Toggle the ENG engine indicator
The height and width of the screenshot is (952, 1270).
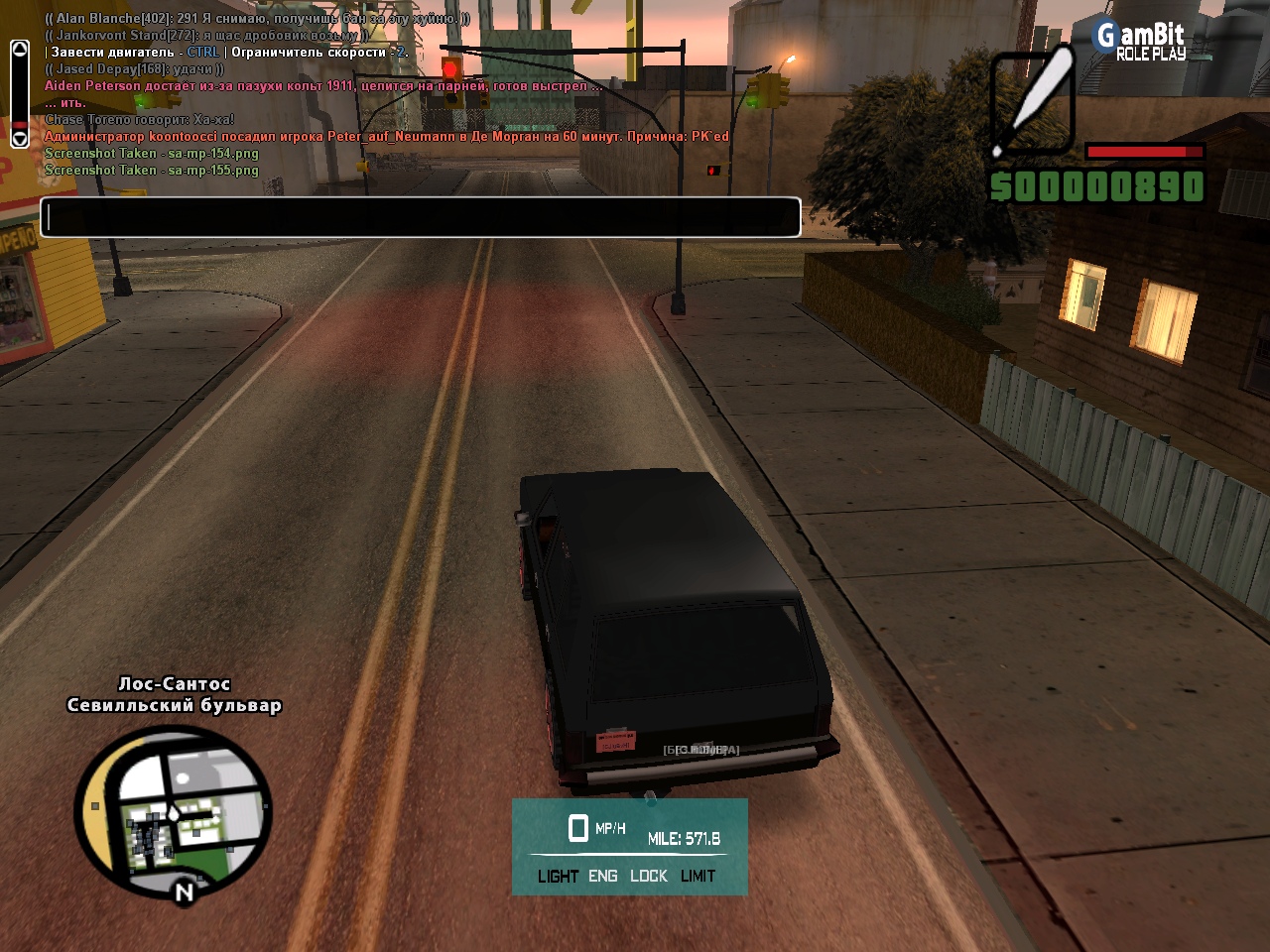tap(602, 877)
